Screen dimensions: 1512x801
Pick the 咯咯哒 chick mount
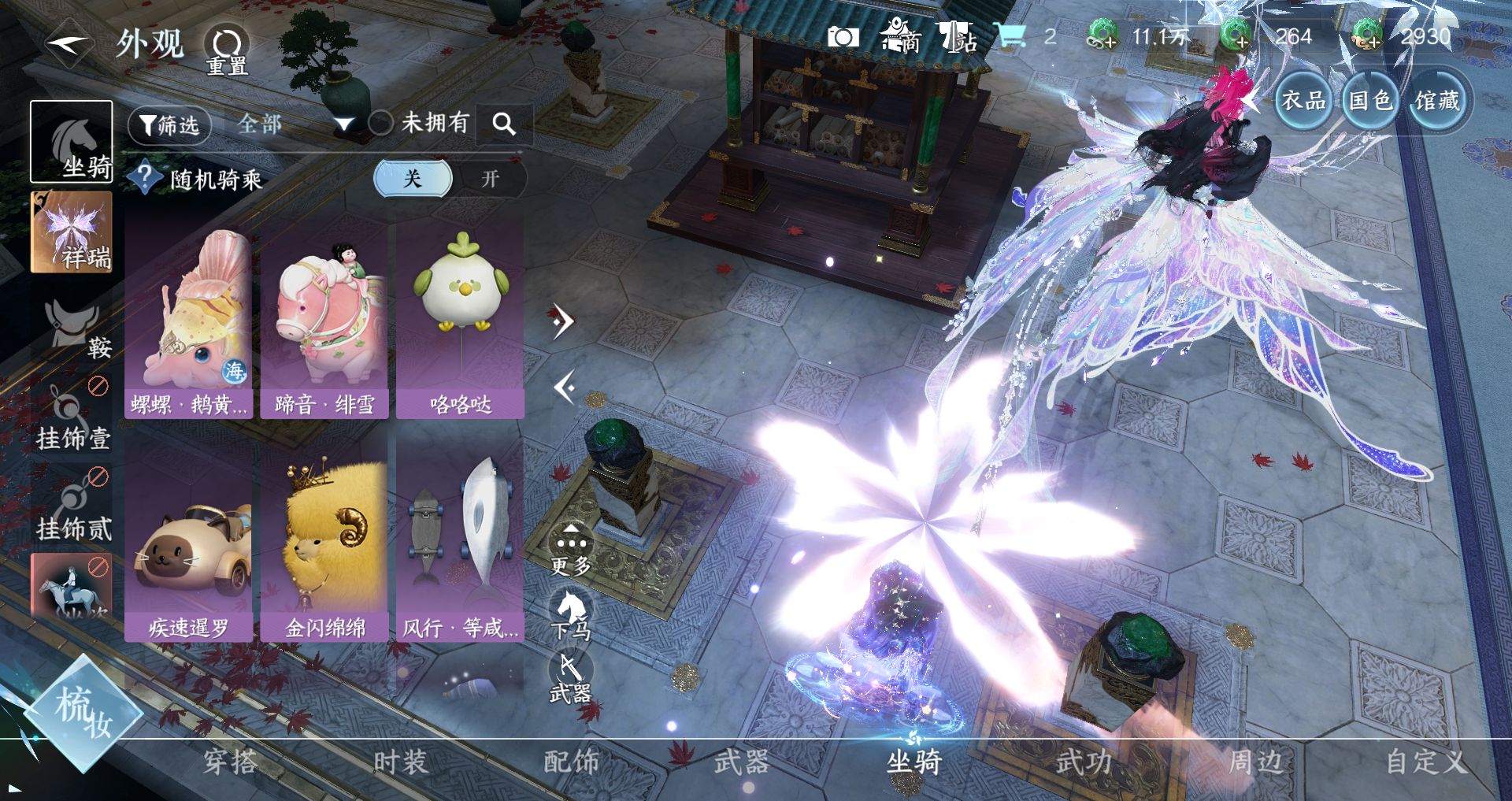[x=461, y=319]
